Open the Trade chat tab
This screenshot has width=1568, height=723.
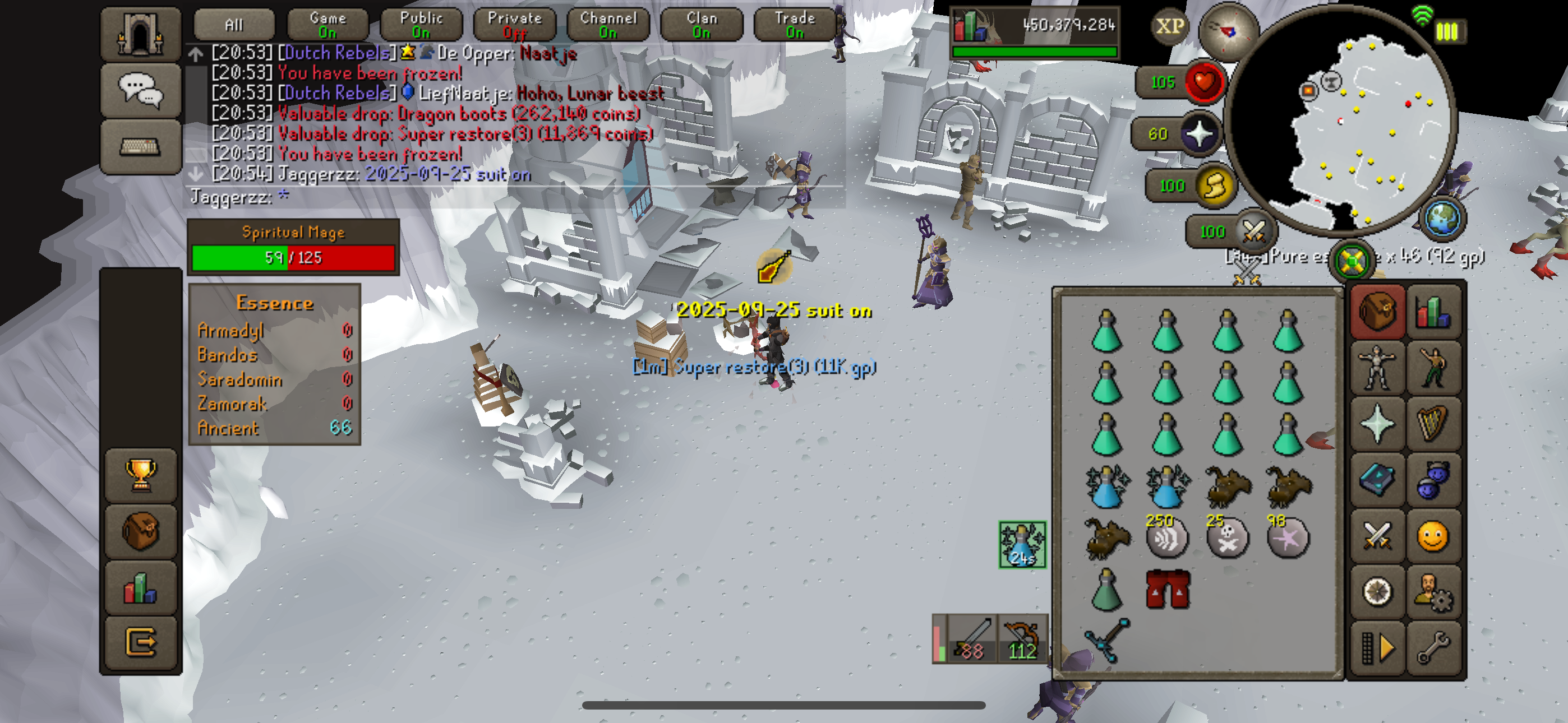(x=794, y=25)
